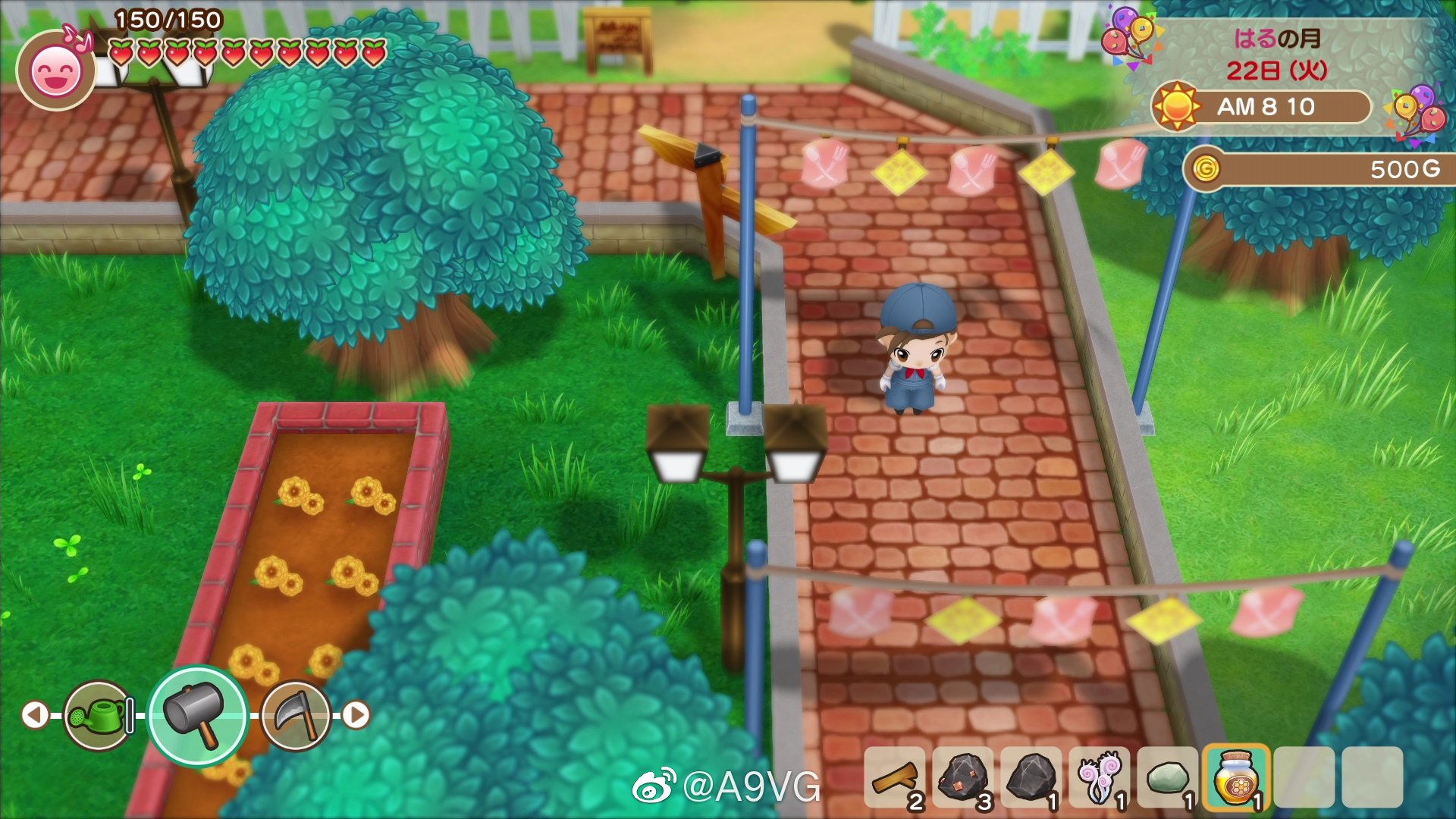The width and height of the screenshot is (1456, 819).
Task: Choose the pink spiral plant item slot
Action: [x=1100, y=778]
